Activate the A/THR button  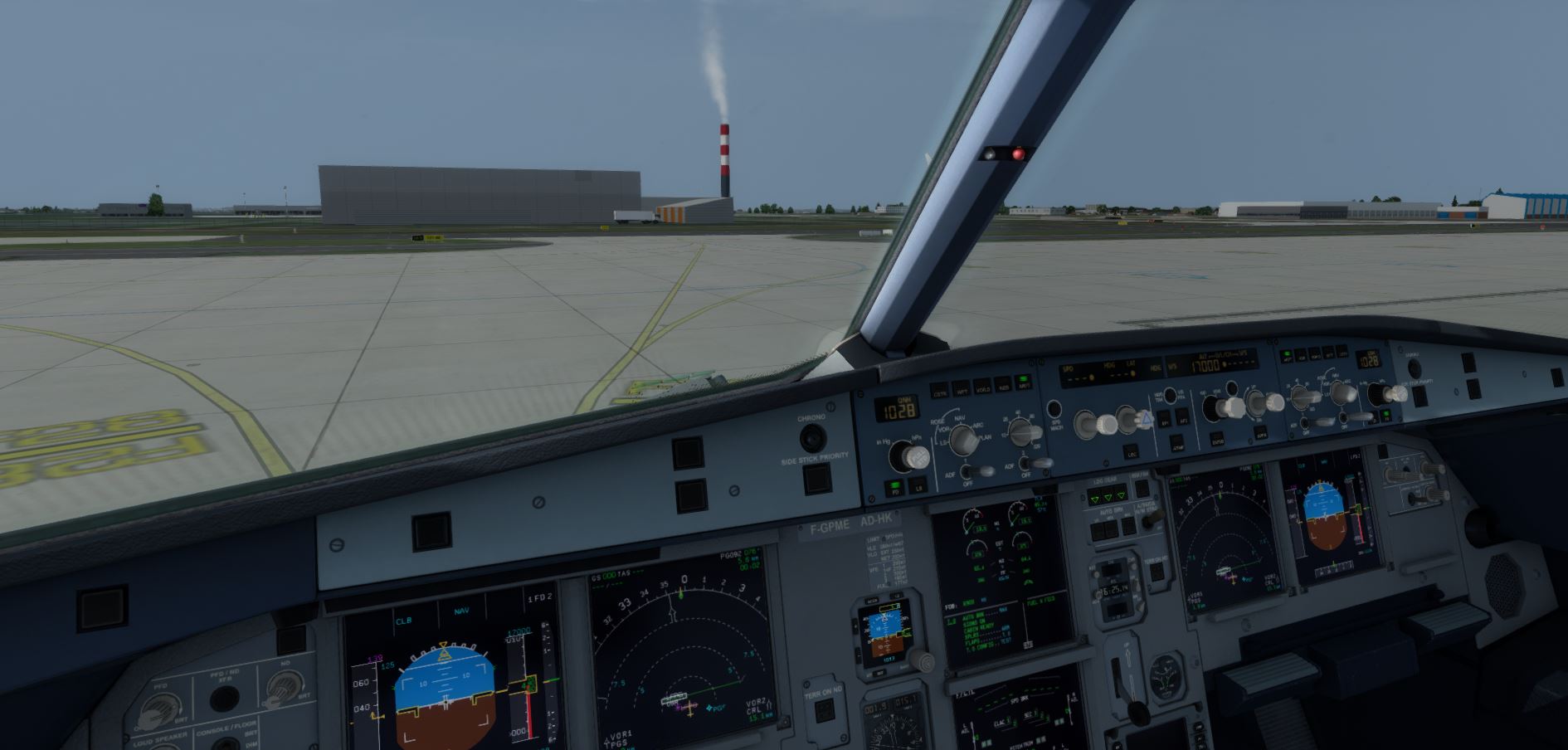(x=1176, y=443)
